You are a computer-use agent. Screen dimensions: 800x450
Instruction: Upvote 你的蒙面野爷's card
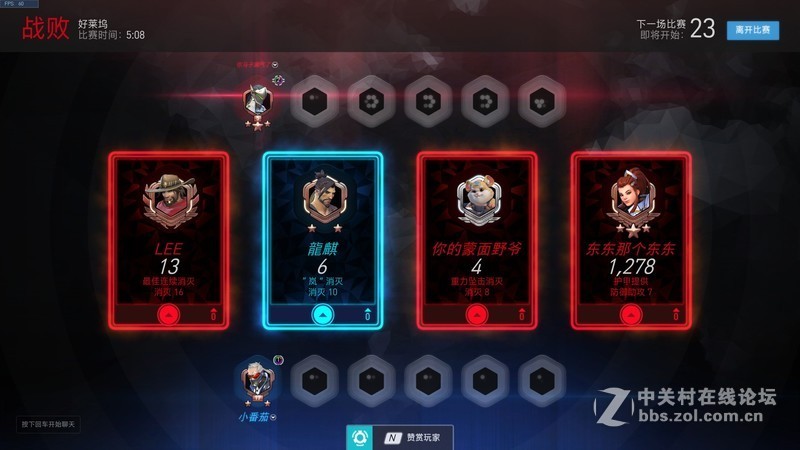(x=476, y=314)
